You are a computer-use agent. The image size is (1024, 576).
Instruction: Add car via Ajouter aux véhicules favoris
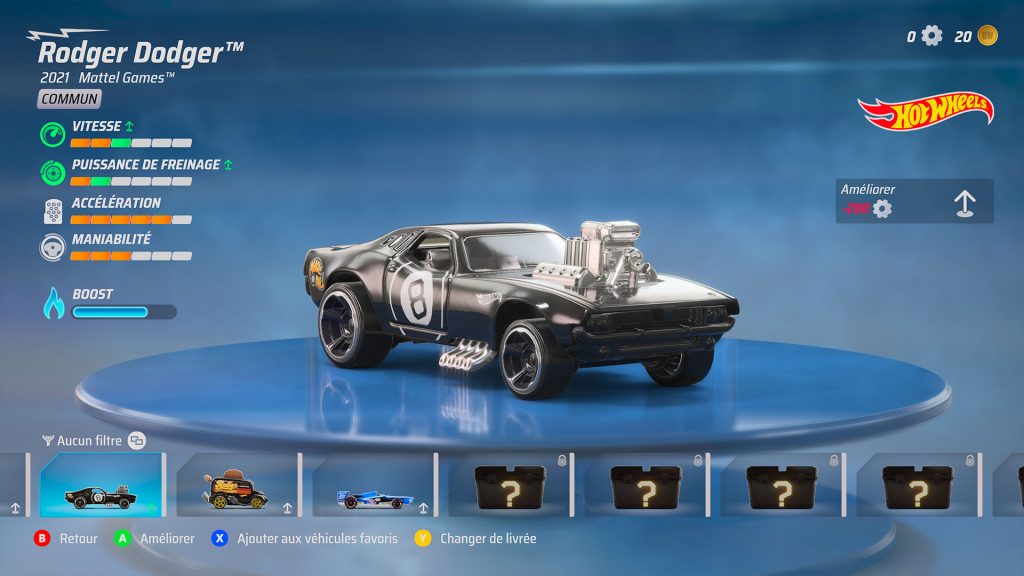tap(305, 538)
